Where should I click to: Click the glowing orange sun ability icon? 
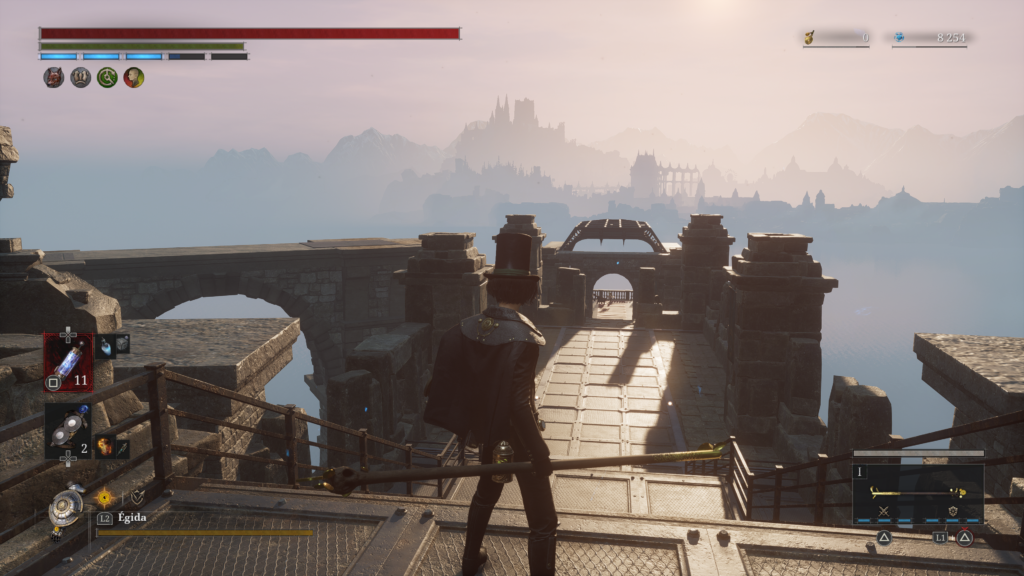pos(104,496)
